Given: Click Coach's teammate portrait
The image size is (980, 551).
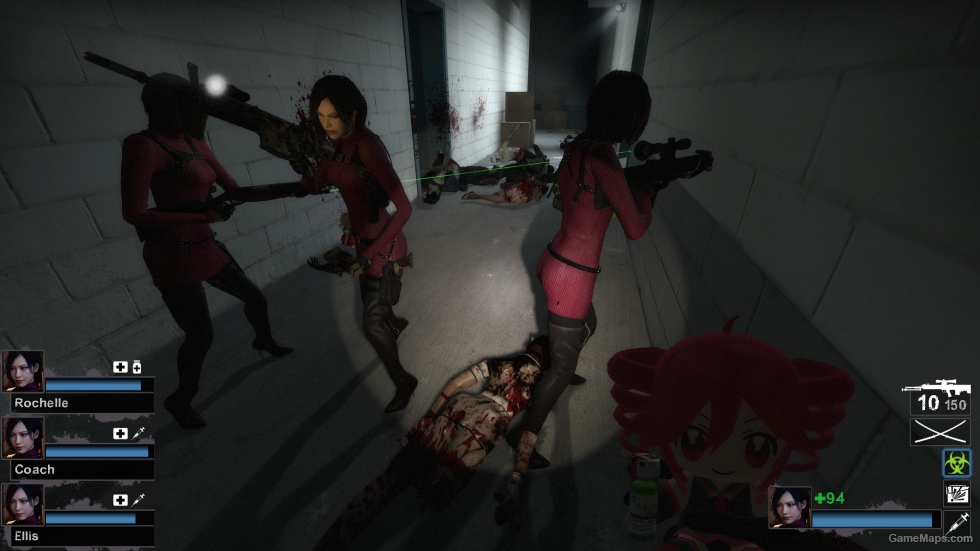Looking at the screenshot, I should [x=23, y=437].
